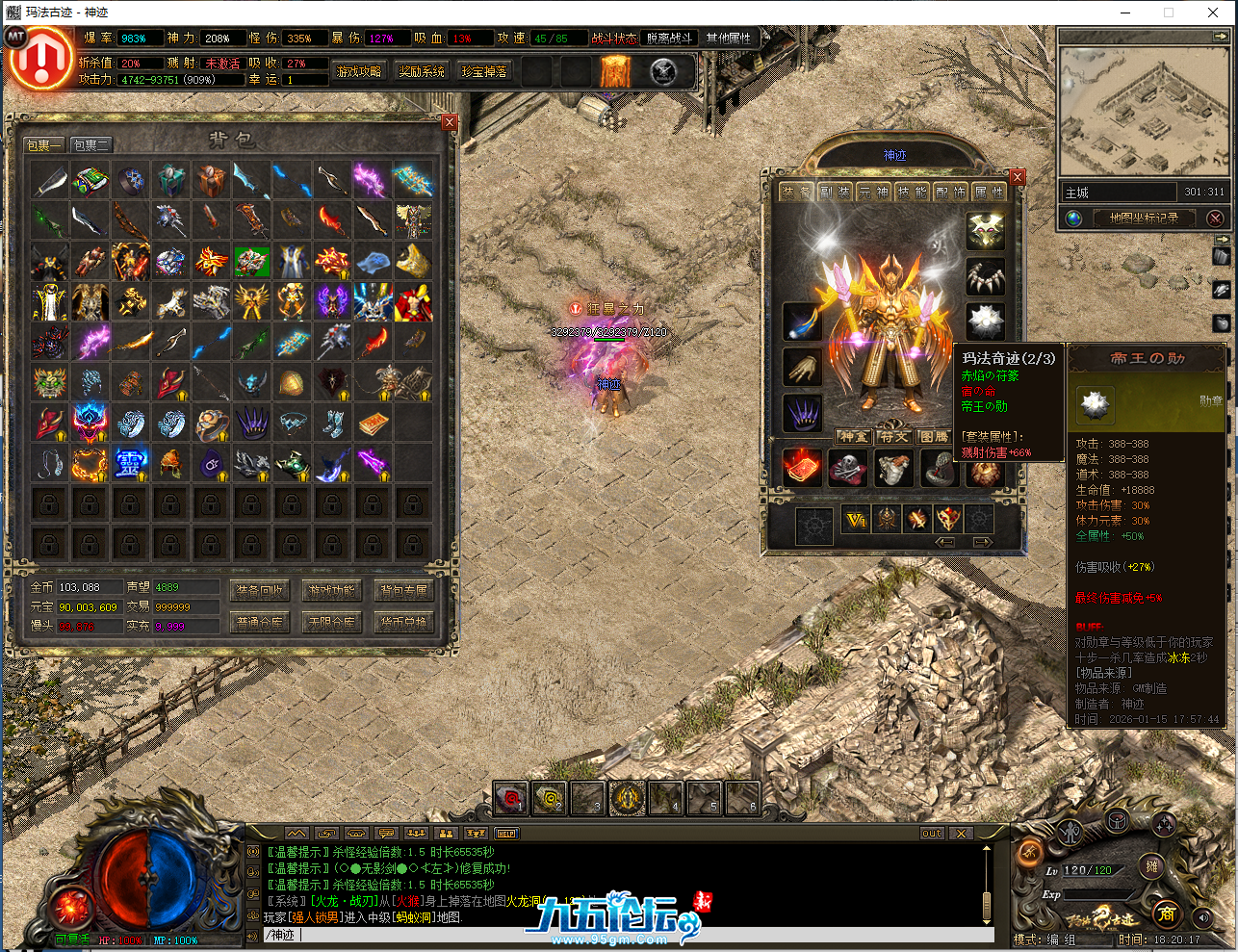Switch to the 包裹二 bag tab
Screen dimensions: 1238x952
[x=91, y=145]
